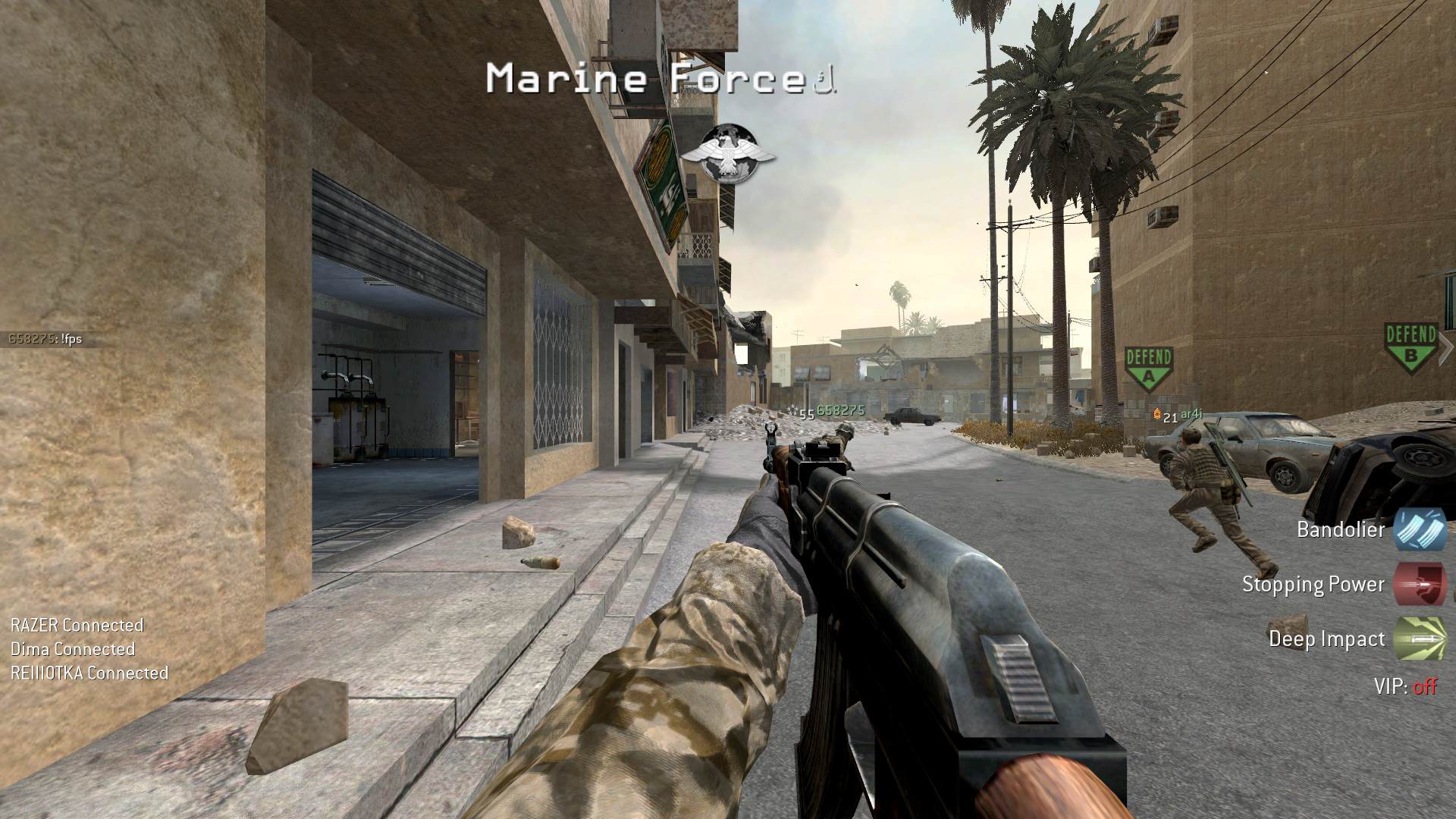The image size is (1456, 819).
Task: Select the RAZER Connected notification
Action: (x=77, y=626)
